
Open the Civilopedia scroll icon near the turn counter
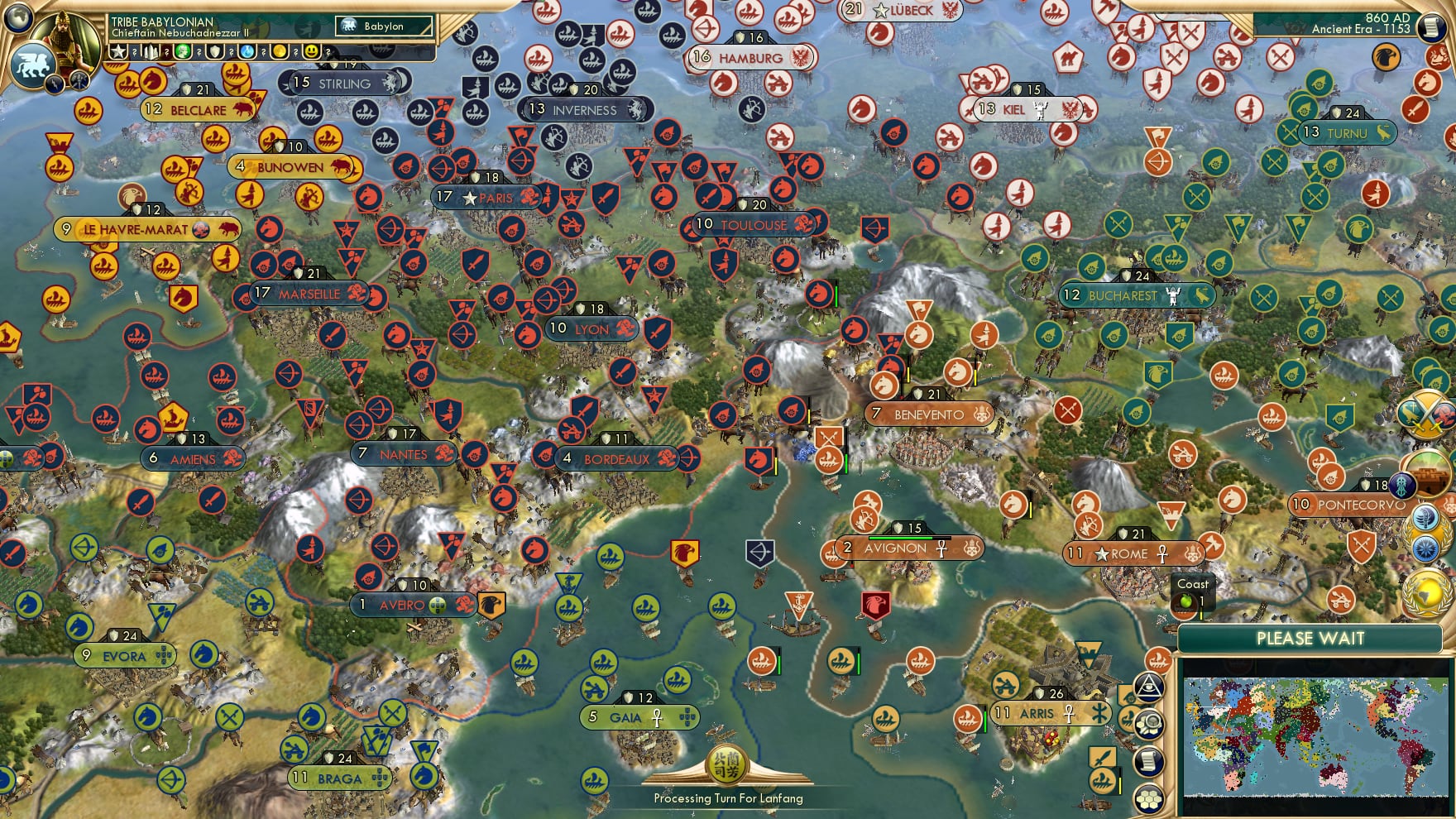(x=1431, y=26)
